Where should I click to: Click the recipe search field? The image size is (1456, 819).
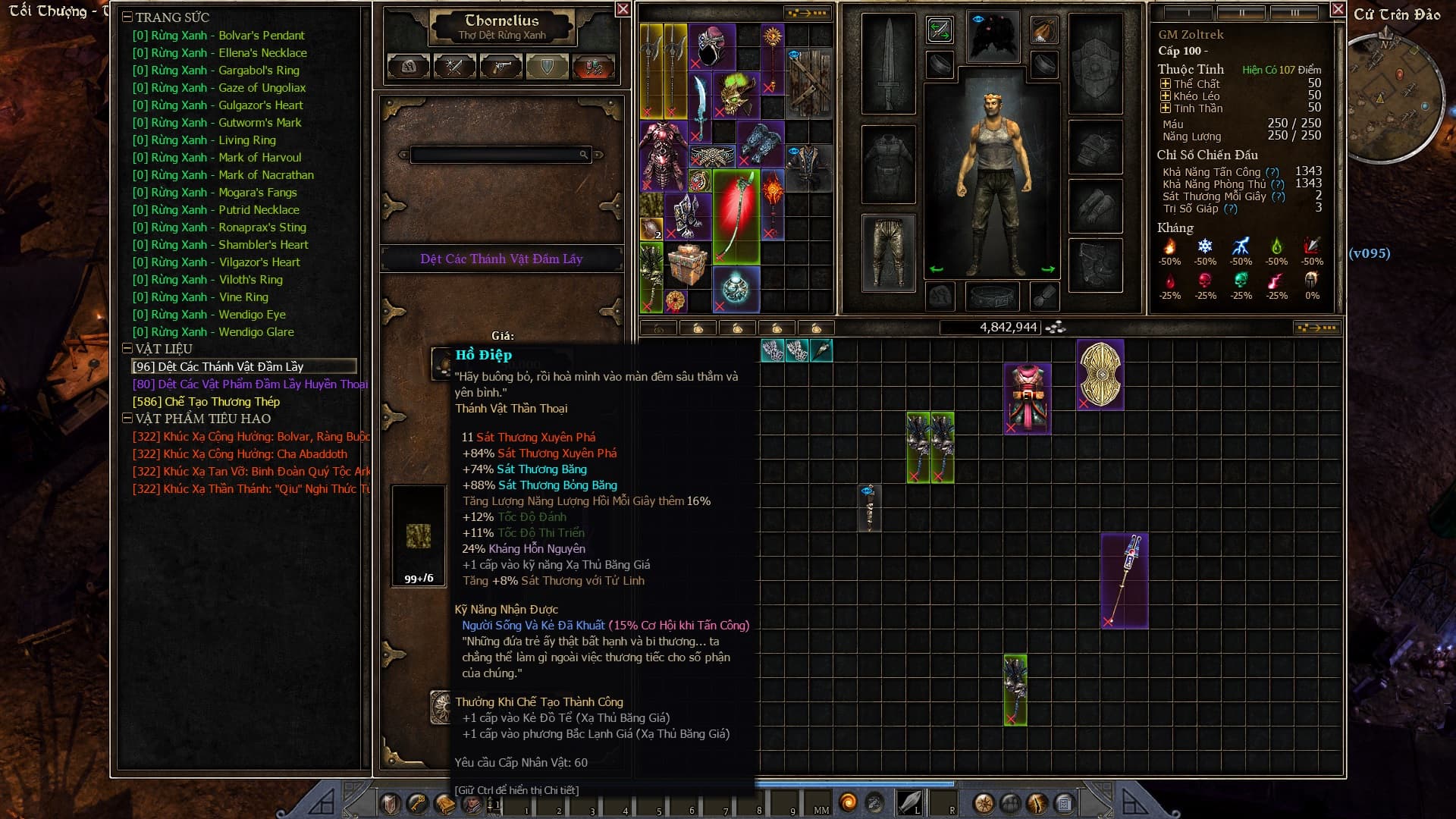click(x=497, y=155)
